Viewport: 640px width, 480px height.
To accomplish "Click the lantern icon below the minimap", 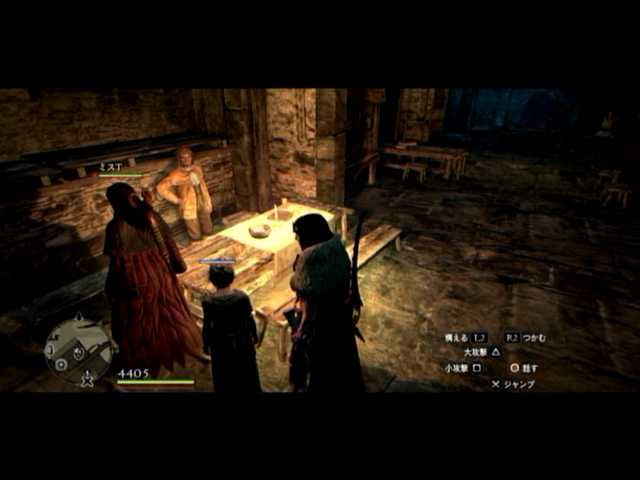I will point(87,379).
